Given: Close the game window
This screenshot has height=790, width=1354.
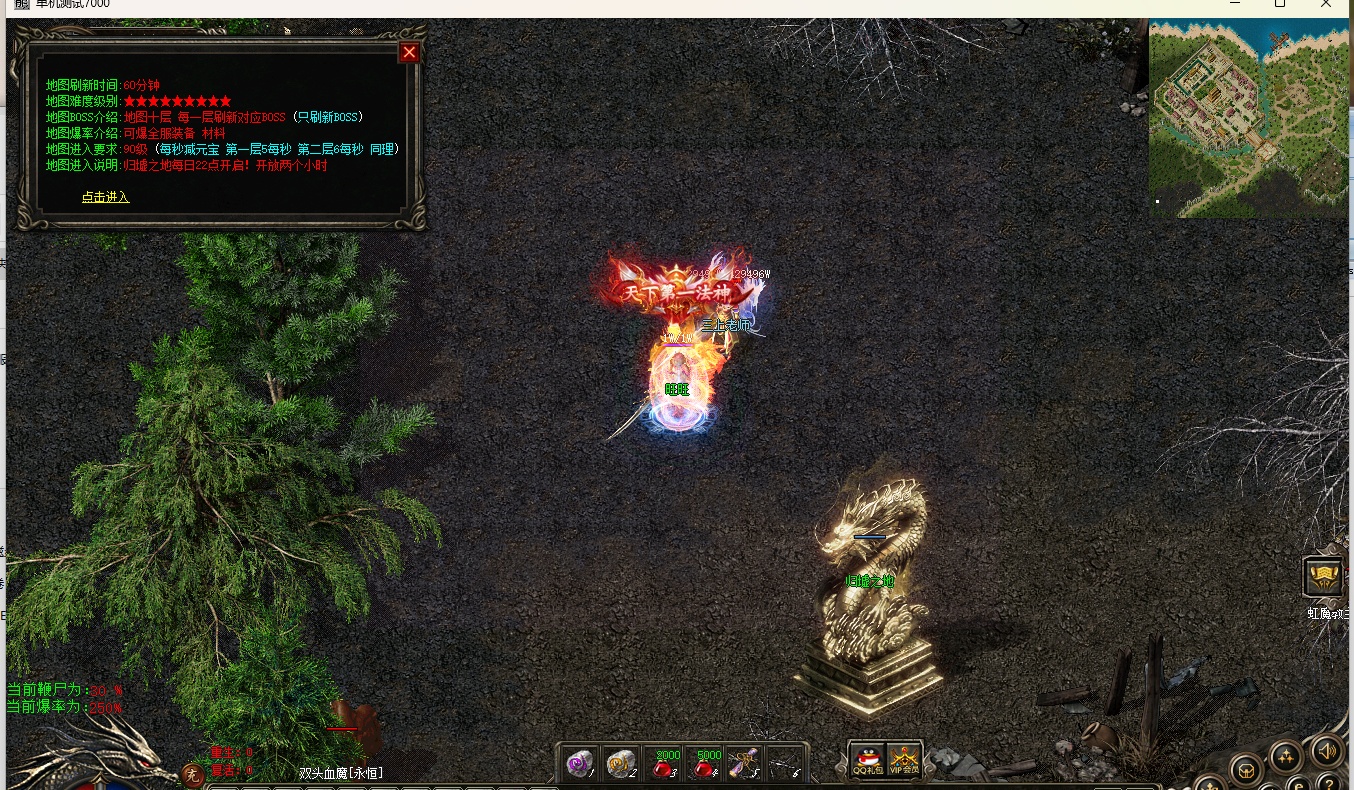Looking at the screenshot, I should (x=1326, y=4).
